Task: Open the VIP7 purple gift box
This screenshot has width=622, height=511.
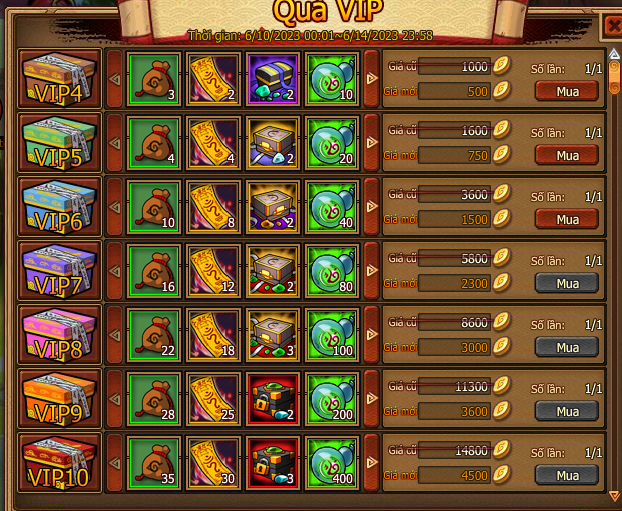Action: tap(60, 270)
